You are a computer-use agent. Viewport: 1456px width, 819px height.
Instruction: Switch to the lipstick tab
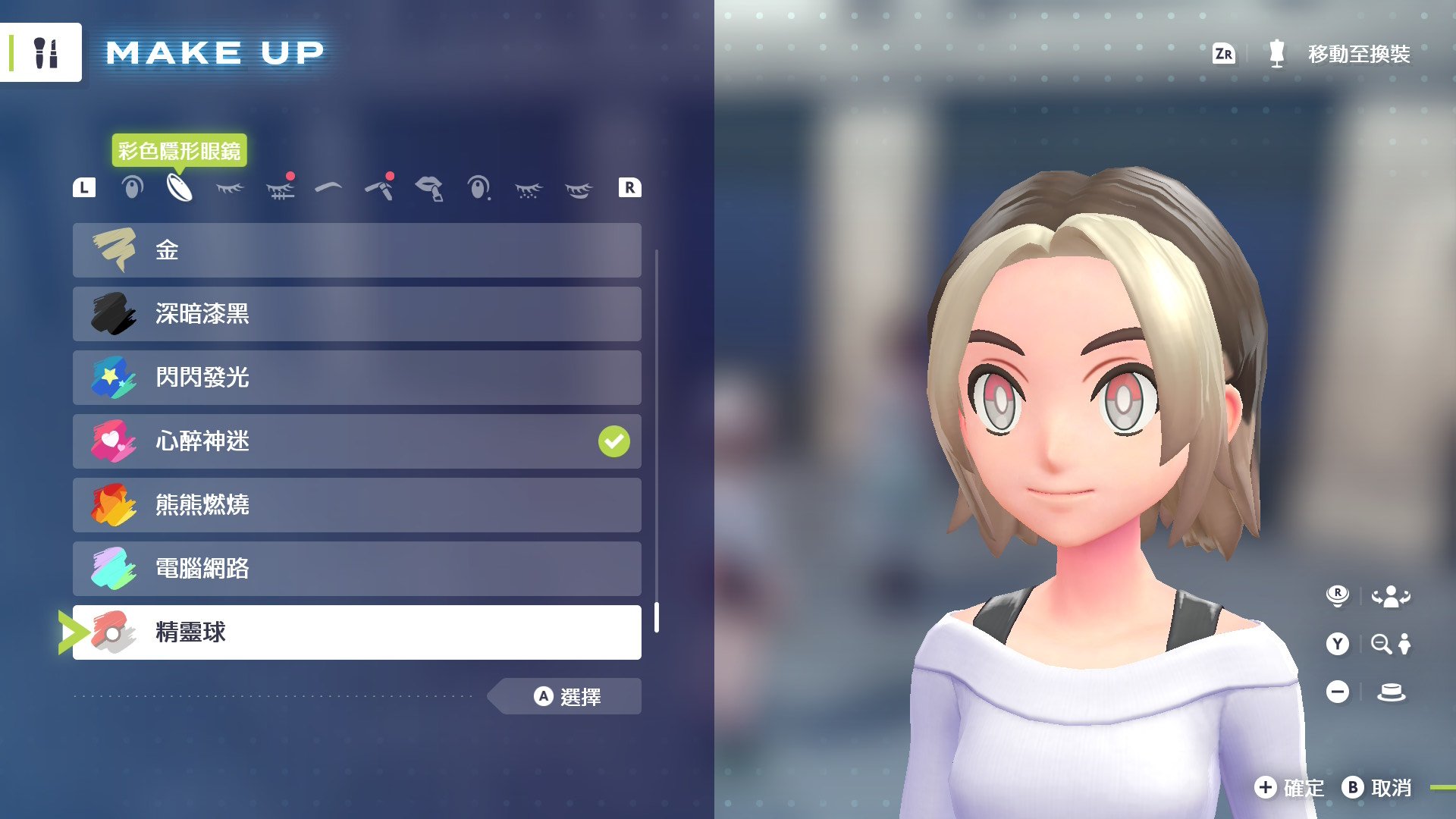coord(429,187)
